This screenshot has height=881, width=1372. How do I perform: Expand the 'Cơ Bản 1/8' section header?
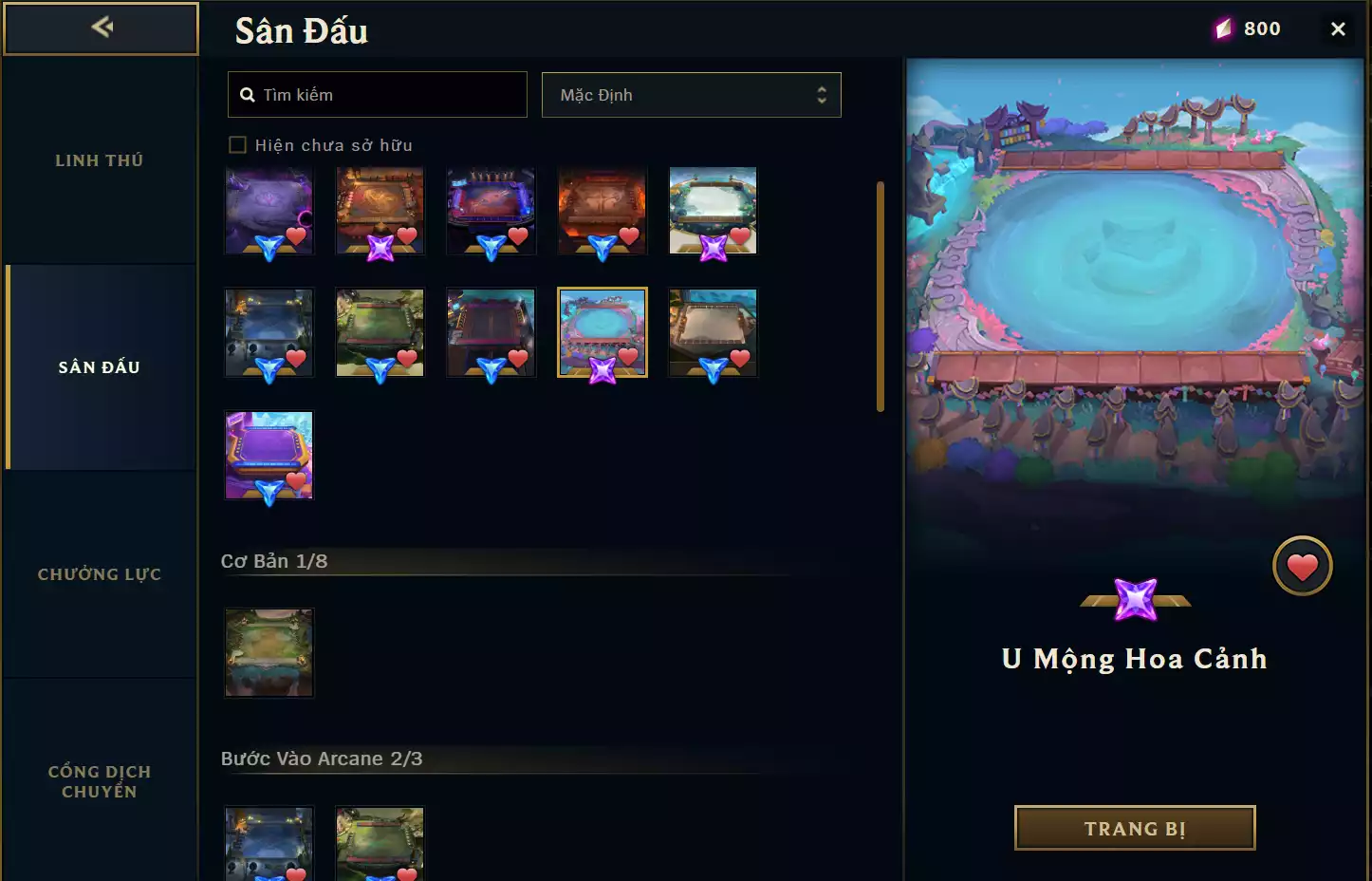point(273,560)
